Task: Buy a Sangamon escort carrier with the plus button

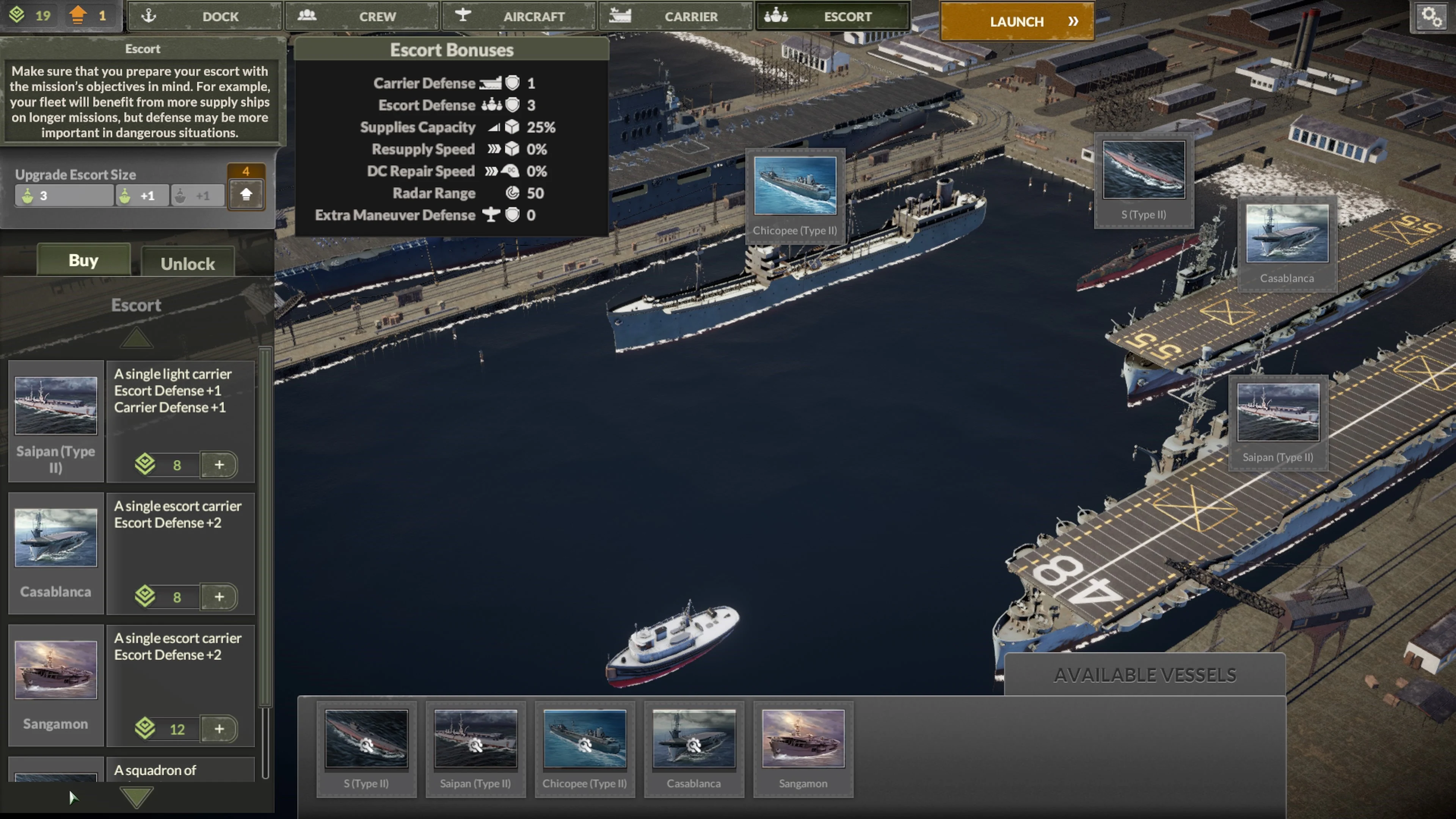Action: coord(220,729)
